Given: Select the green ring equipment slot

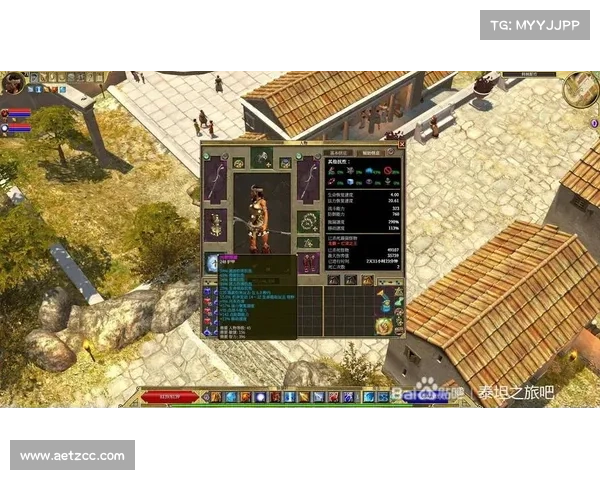Looking at the screenshot, I should tap(307, 222).
